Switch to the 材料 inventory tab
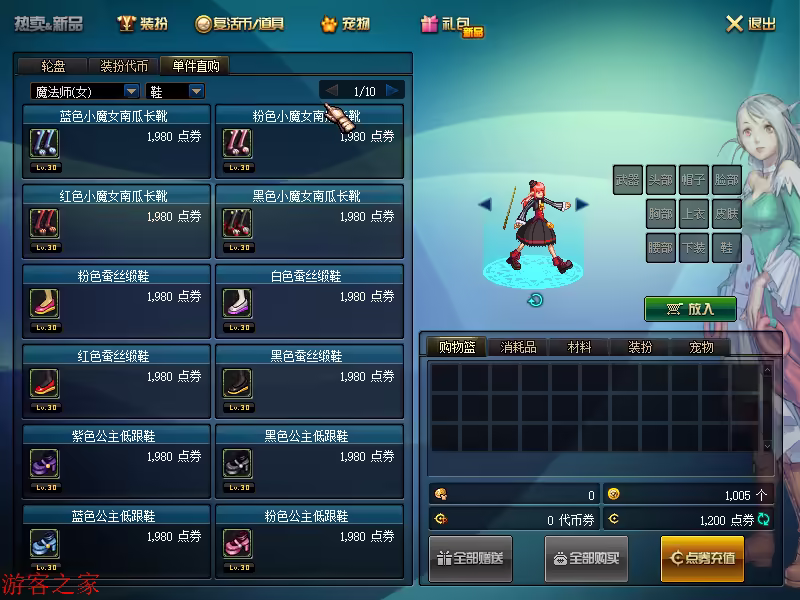The height and width of the screenshot is (600, 800). [579, 347]
